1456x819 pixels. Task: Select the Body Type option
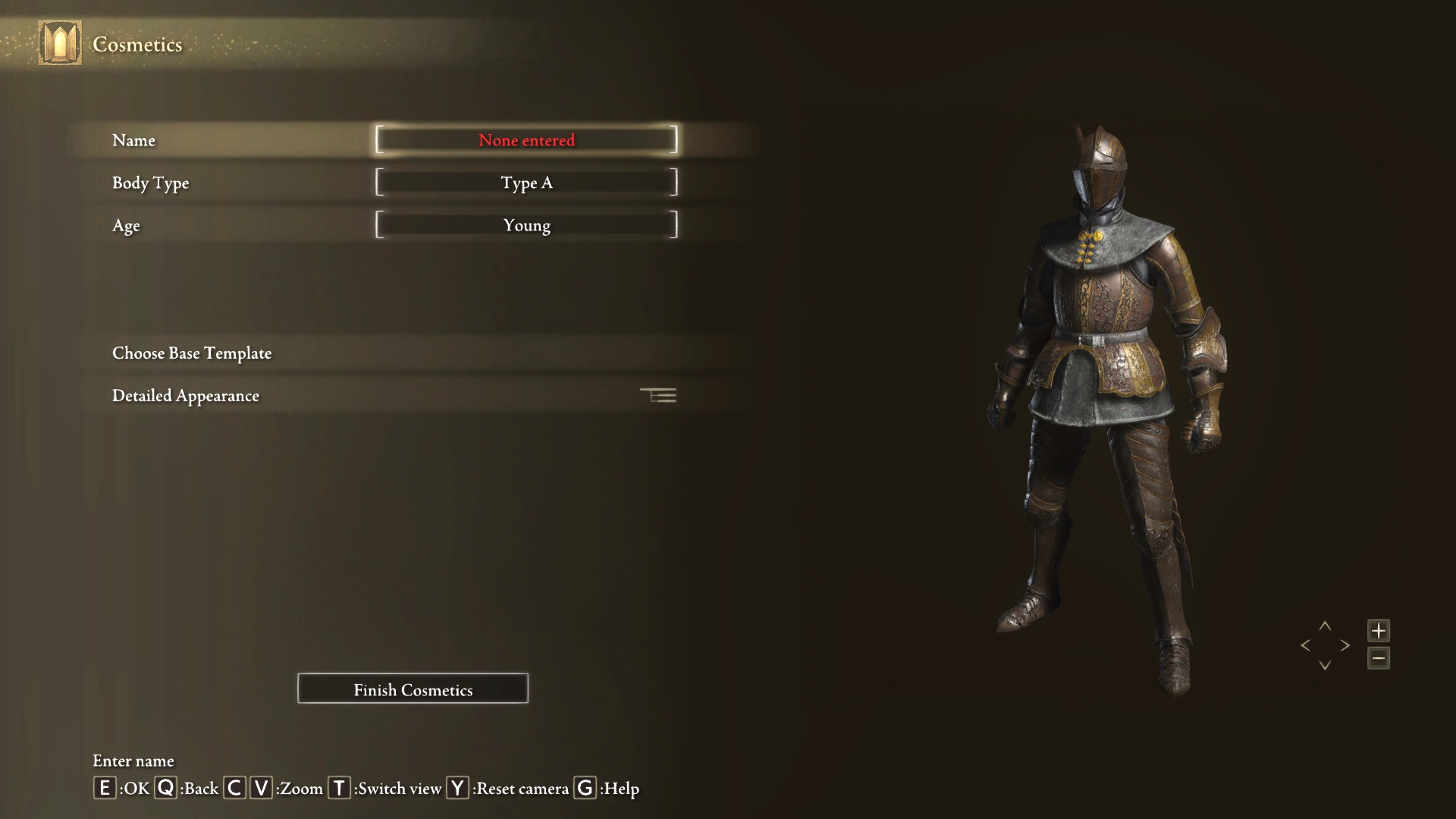[x=526, y=182]
